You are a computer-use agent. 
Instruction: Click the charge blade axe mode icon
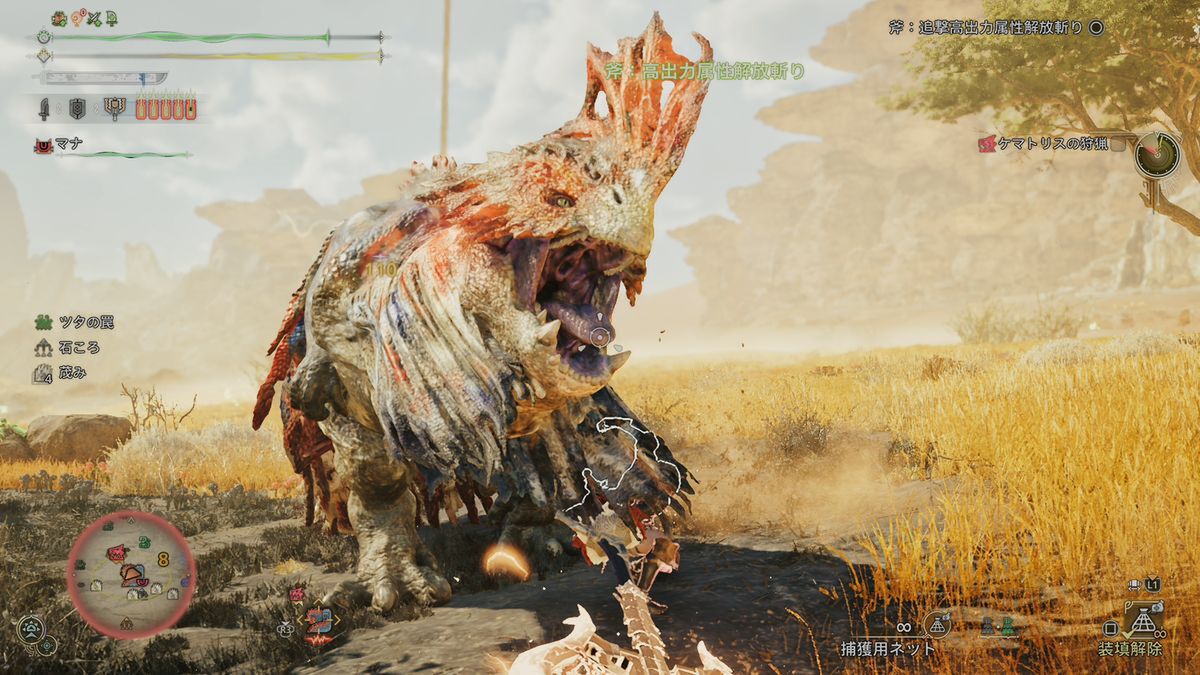pos(114,108)
